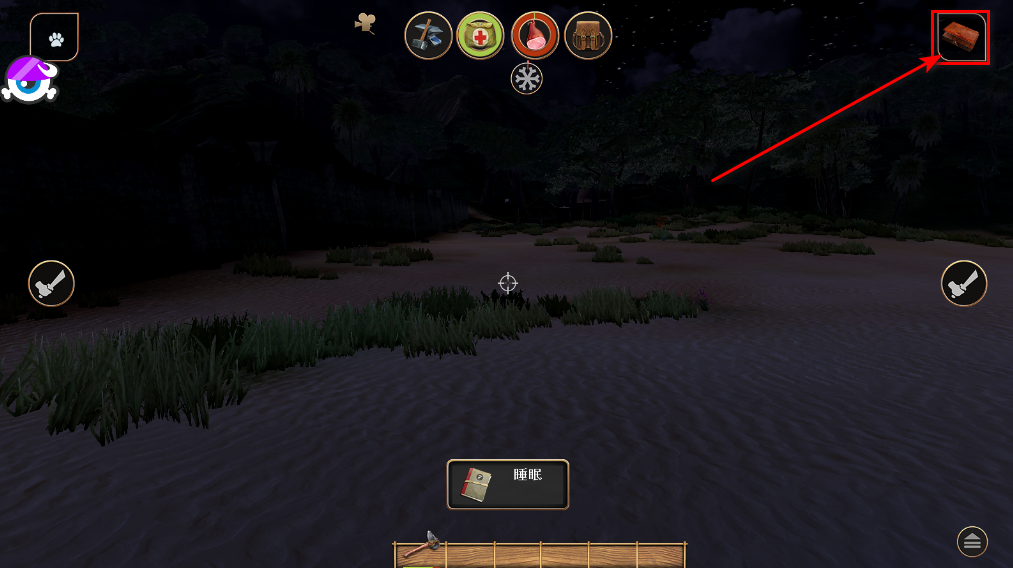Expand the hotbar with the eject-style arrow button
1013x568 pixels.
(972, 541)
